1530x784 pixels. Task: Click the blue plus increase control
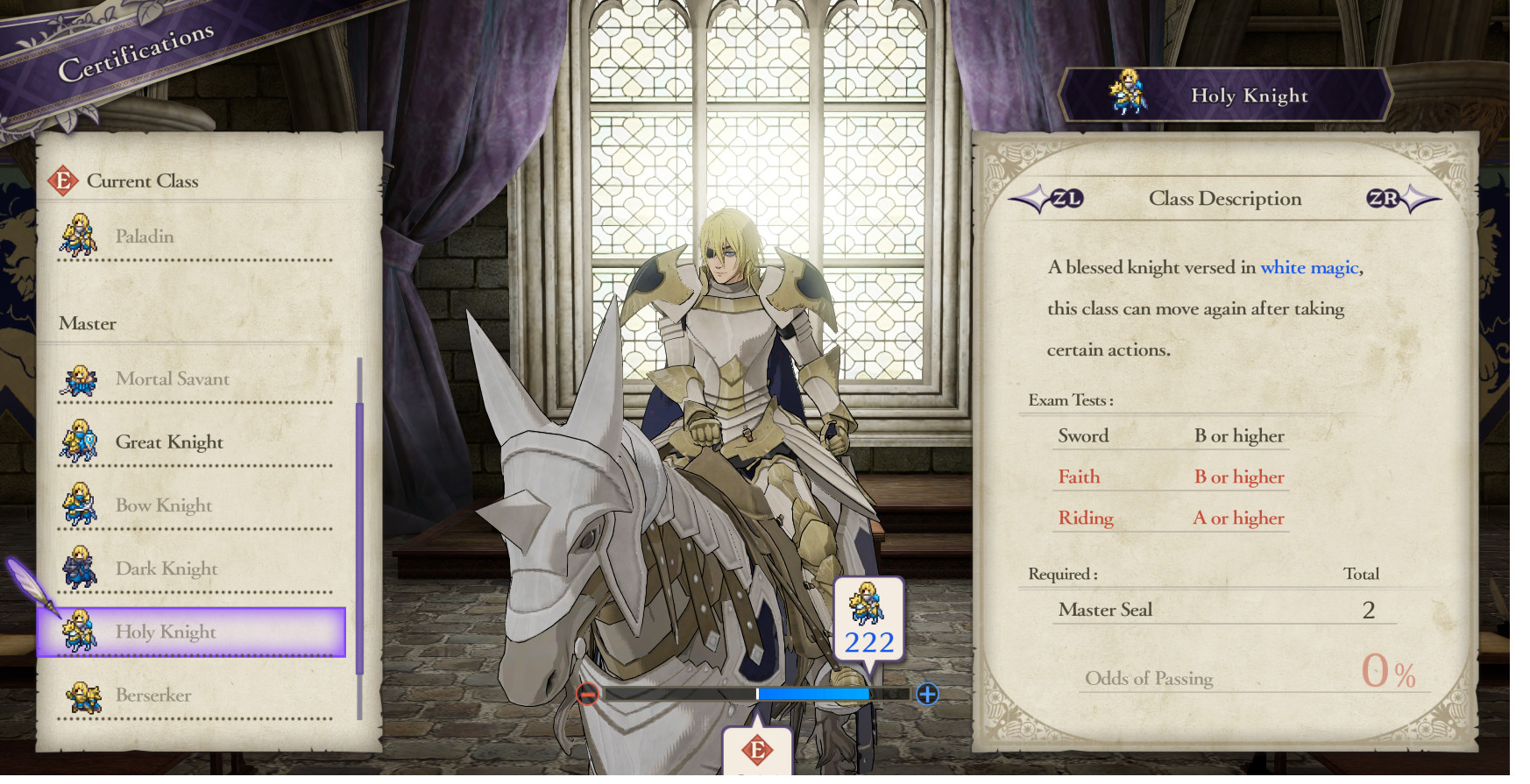tap(926, 693)
